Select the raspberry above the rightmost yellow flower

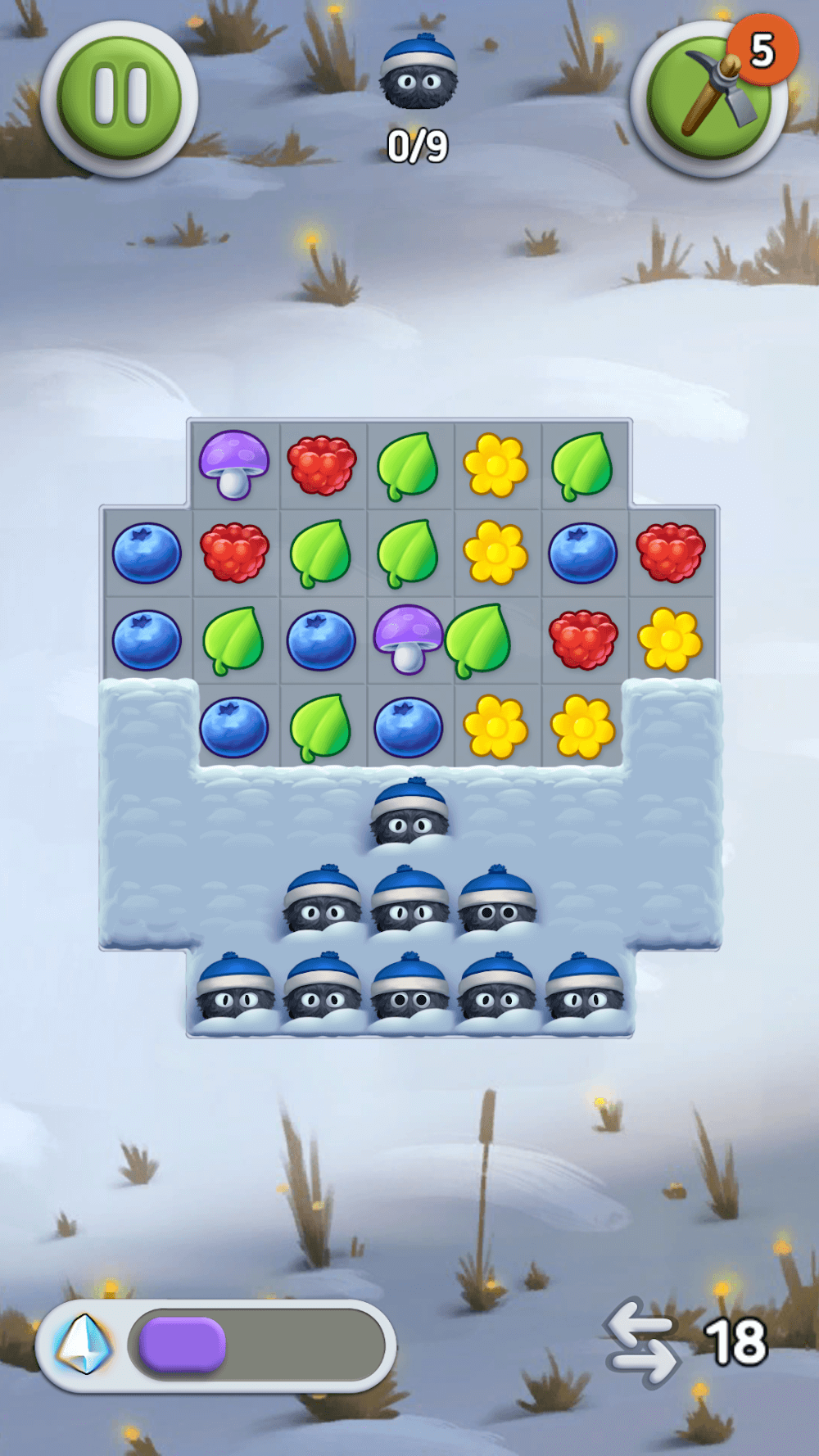671,553
